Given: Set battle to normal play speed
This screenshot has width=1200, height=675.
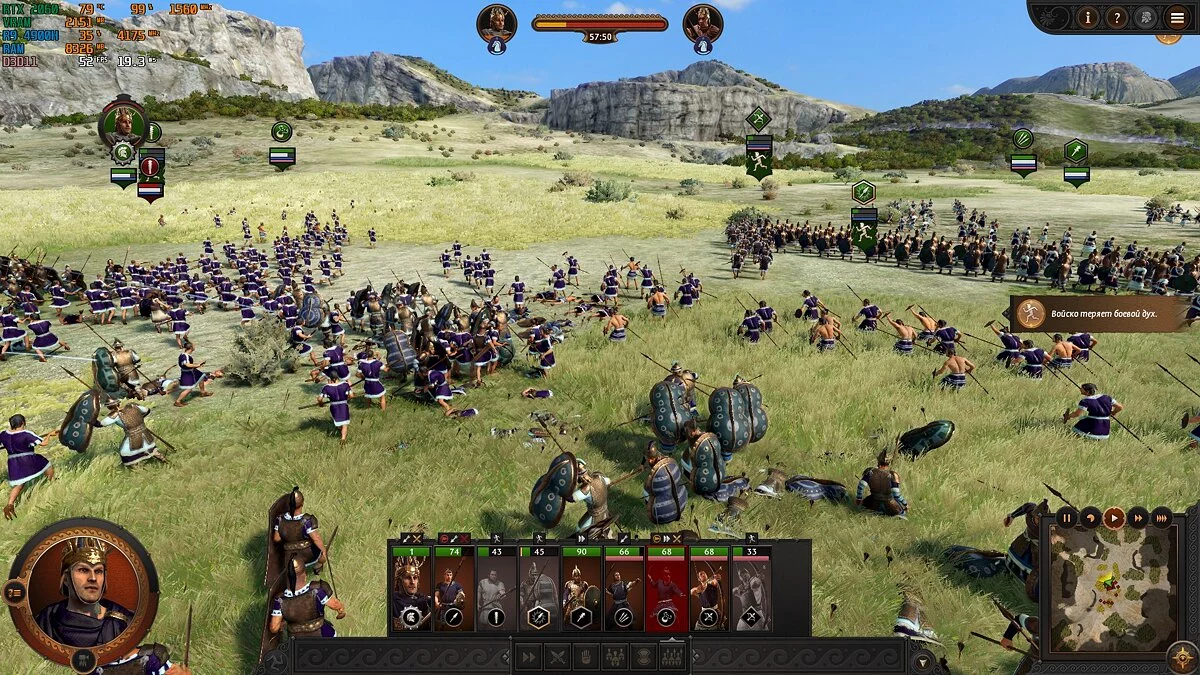Looking at the screenshot, I should point(1113,518).
